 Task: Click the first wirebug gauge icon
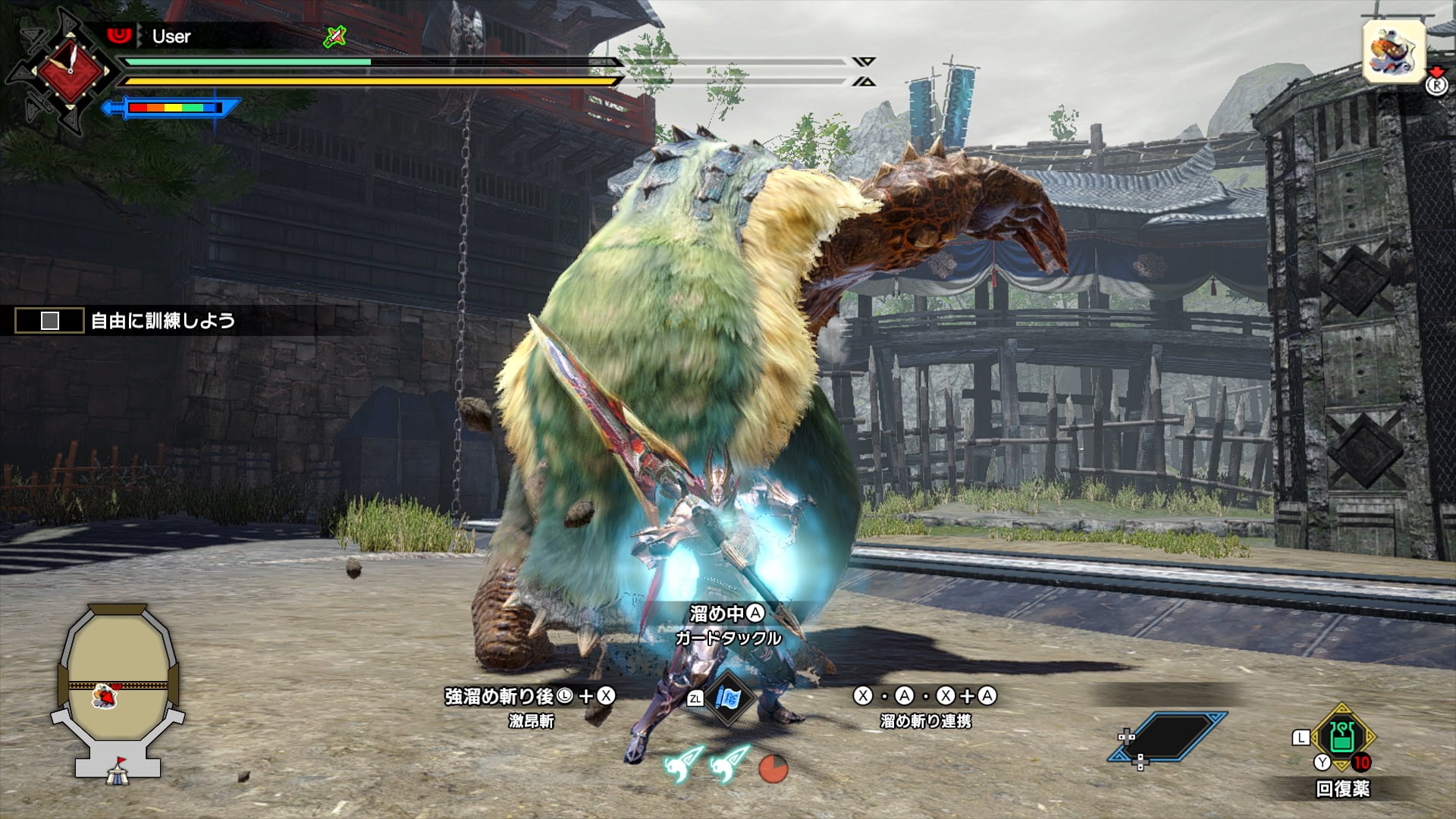pos(683,765)
